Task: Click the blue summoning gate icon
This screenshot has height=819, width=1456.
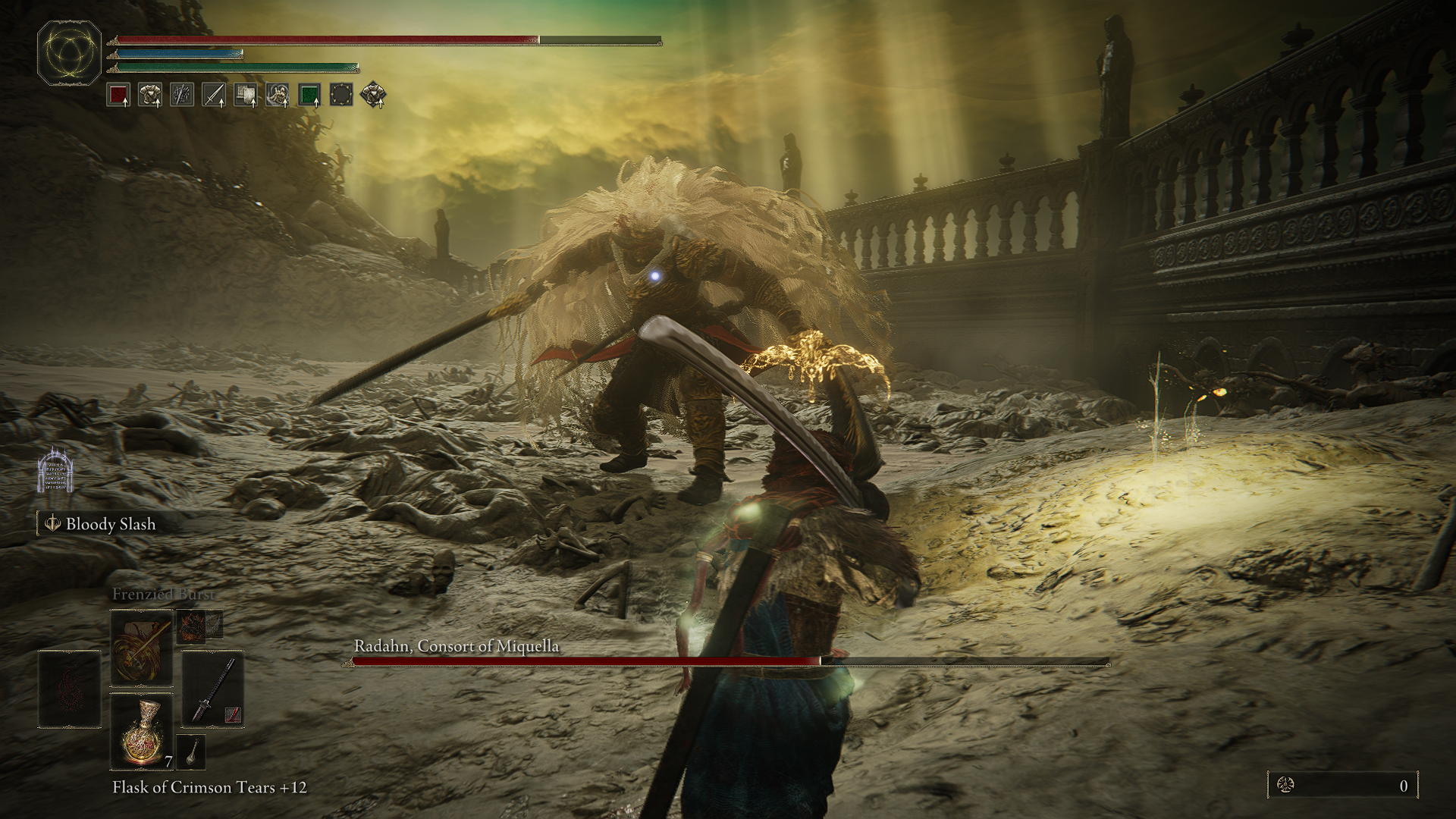Action: 55,470
